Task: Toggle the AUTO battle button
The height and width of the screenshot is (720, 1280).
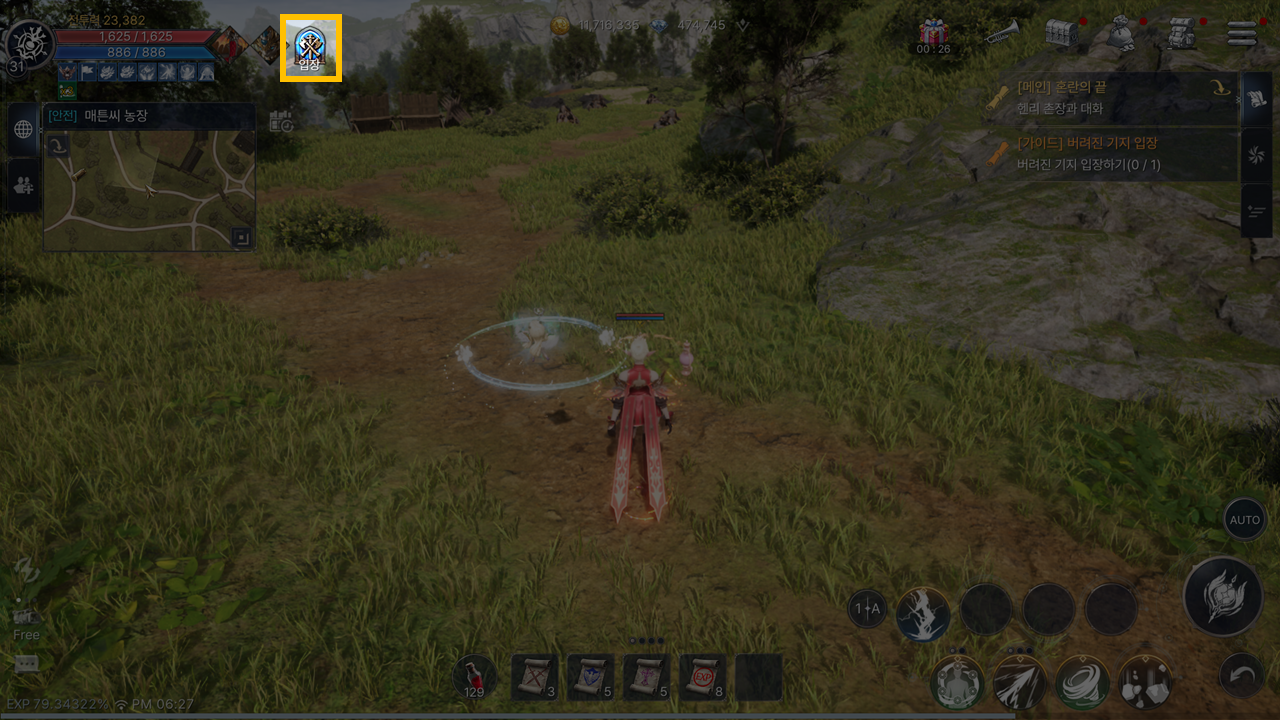Action: (1245, 520)
